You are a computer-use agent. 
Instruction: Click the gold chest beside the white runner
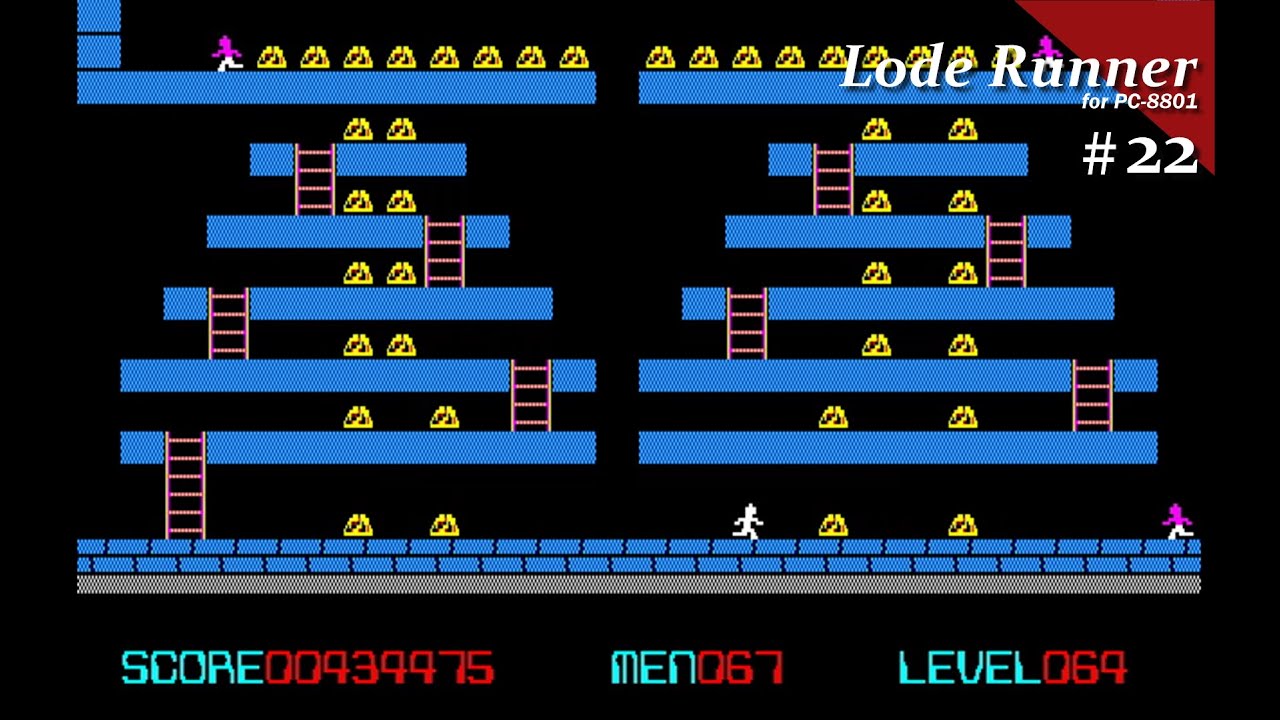tap(832, 525)
